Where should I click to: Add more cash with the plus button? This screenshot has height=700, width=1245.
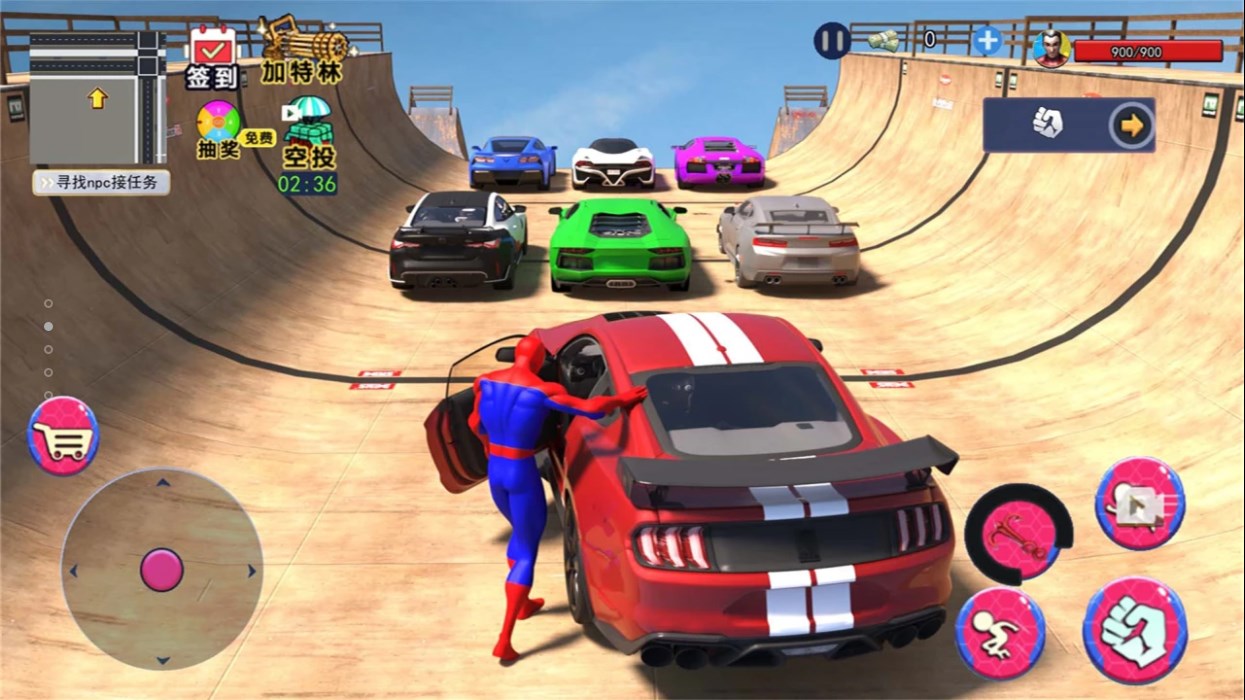(x=987, y=41)
